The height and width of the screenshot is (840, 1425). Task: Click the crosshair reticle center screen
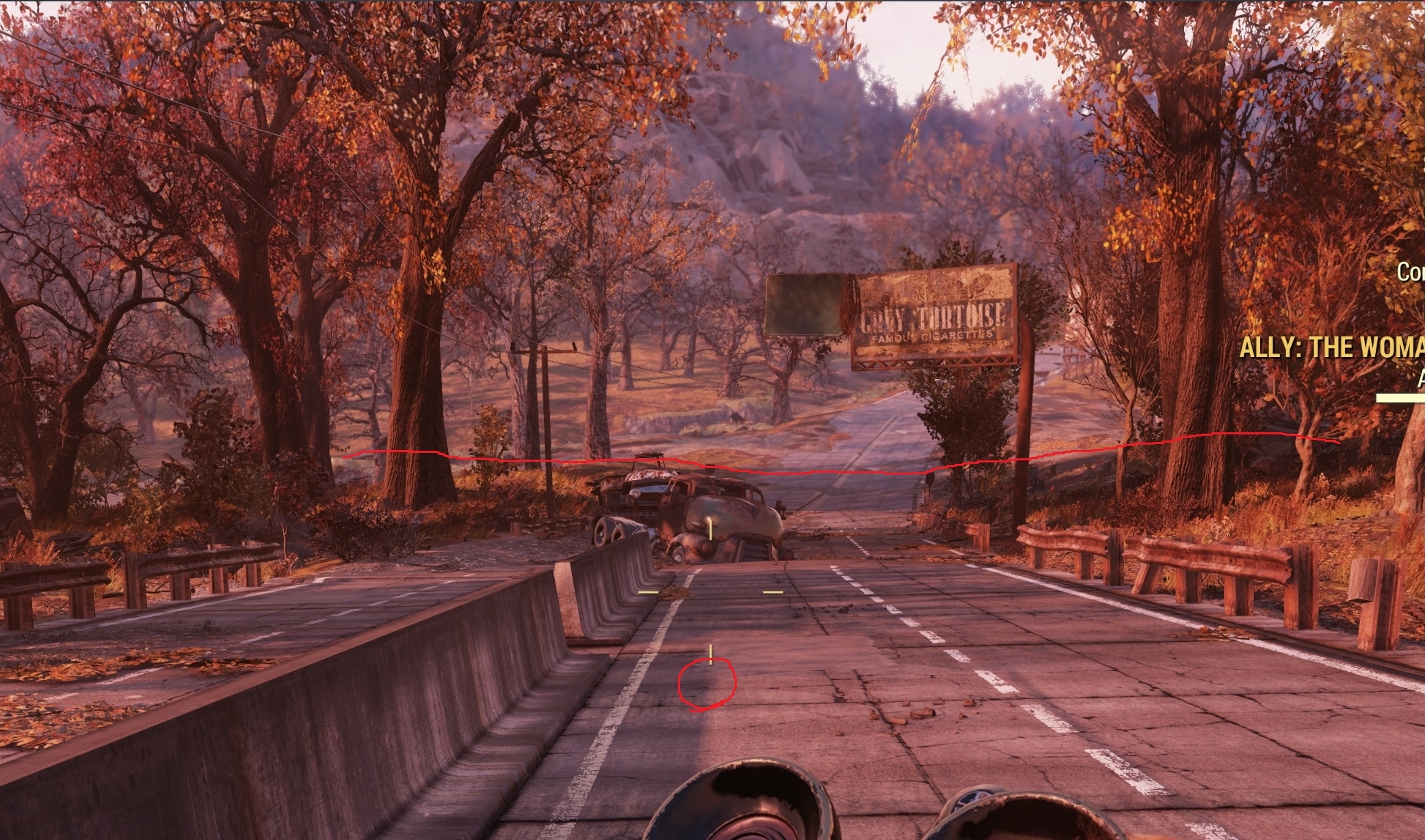[x=710, y=592]
